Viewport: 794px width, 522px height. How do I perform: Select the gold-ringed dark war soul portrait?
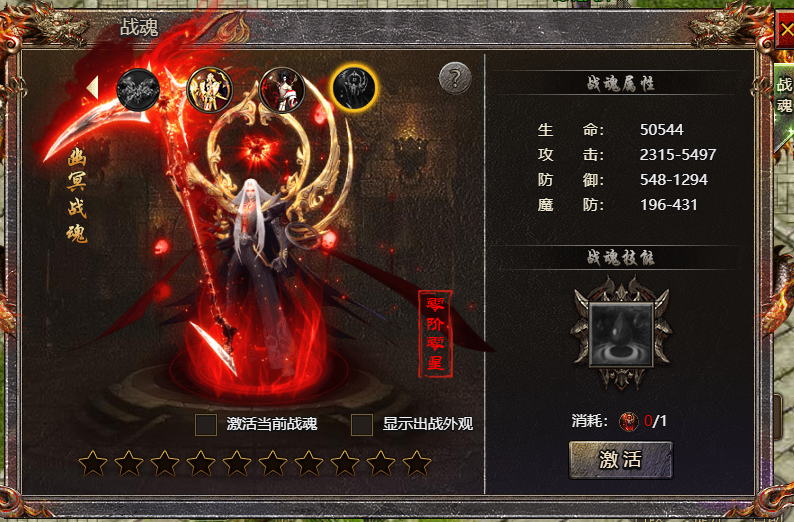(x=354, y=90)
